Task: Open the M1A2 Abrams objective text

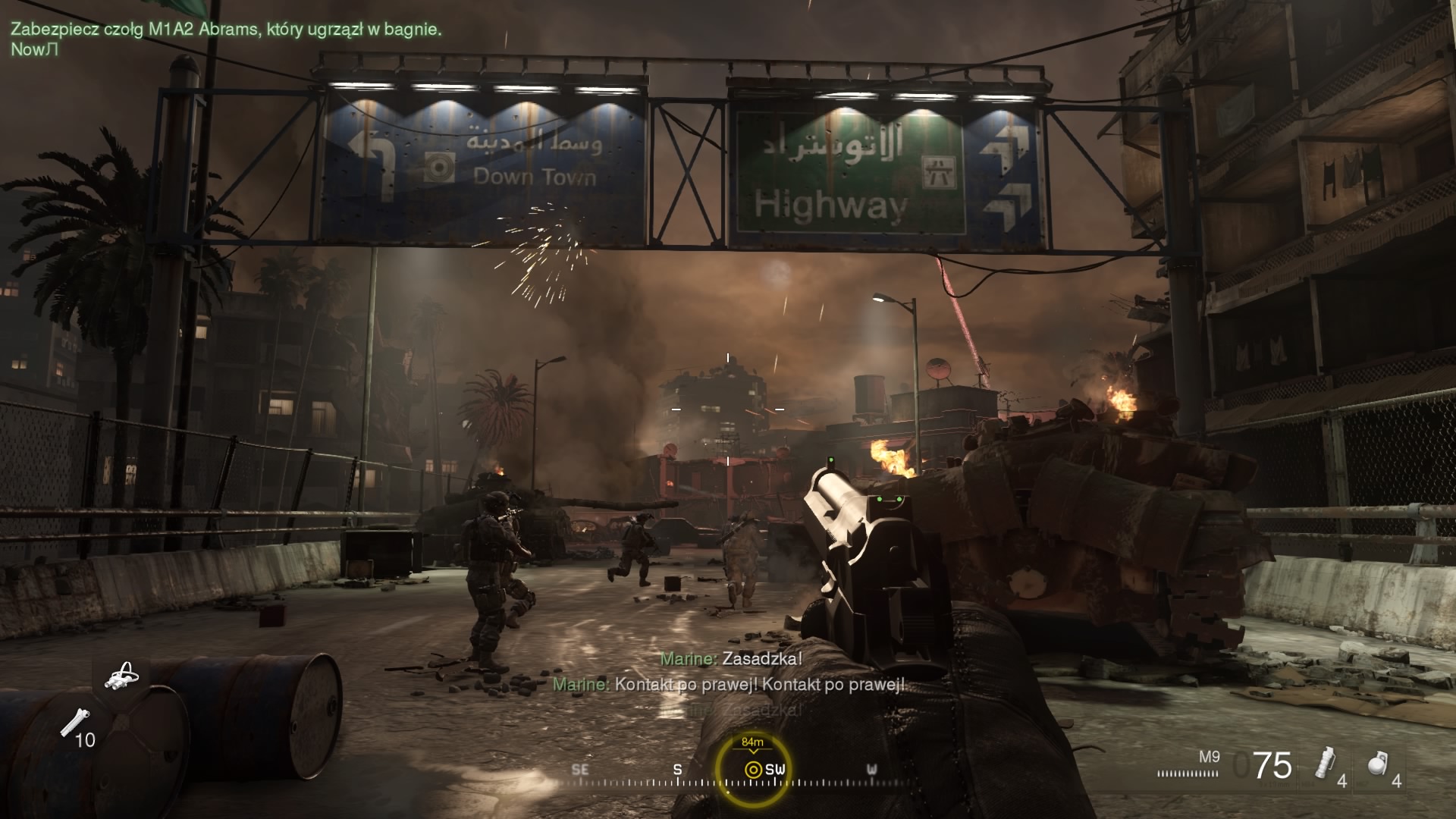Action: [226, 30]
